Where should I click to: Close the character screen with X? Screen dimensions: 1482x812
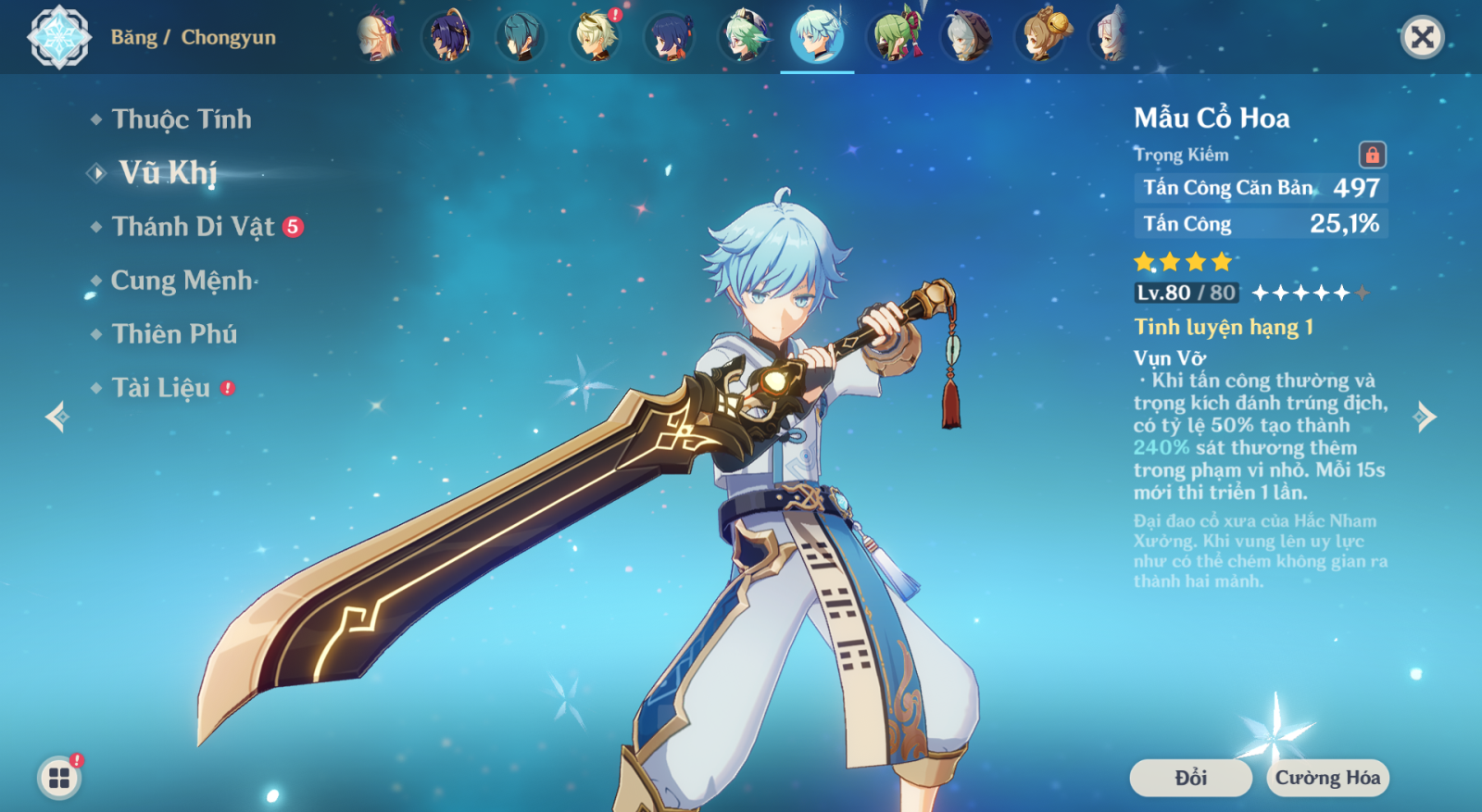1422,37
